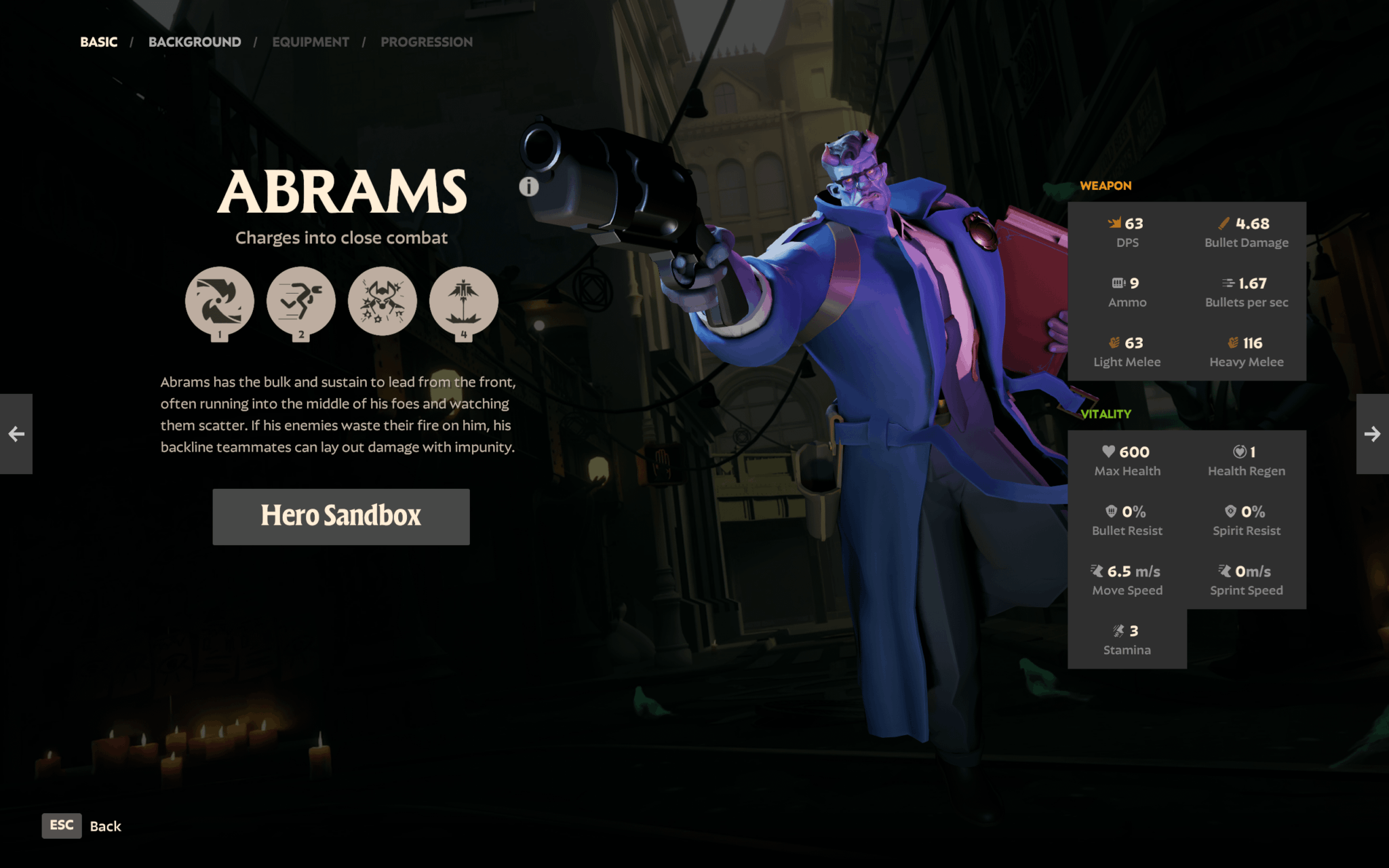Open the Background tab
Image resolution: width=1389 pixels, height=868 pixels.
coord(195,42)
